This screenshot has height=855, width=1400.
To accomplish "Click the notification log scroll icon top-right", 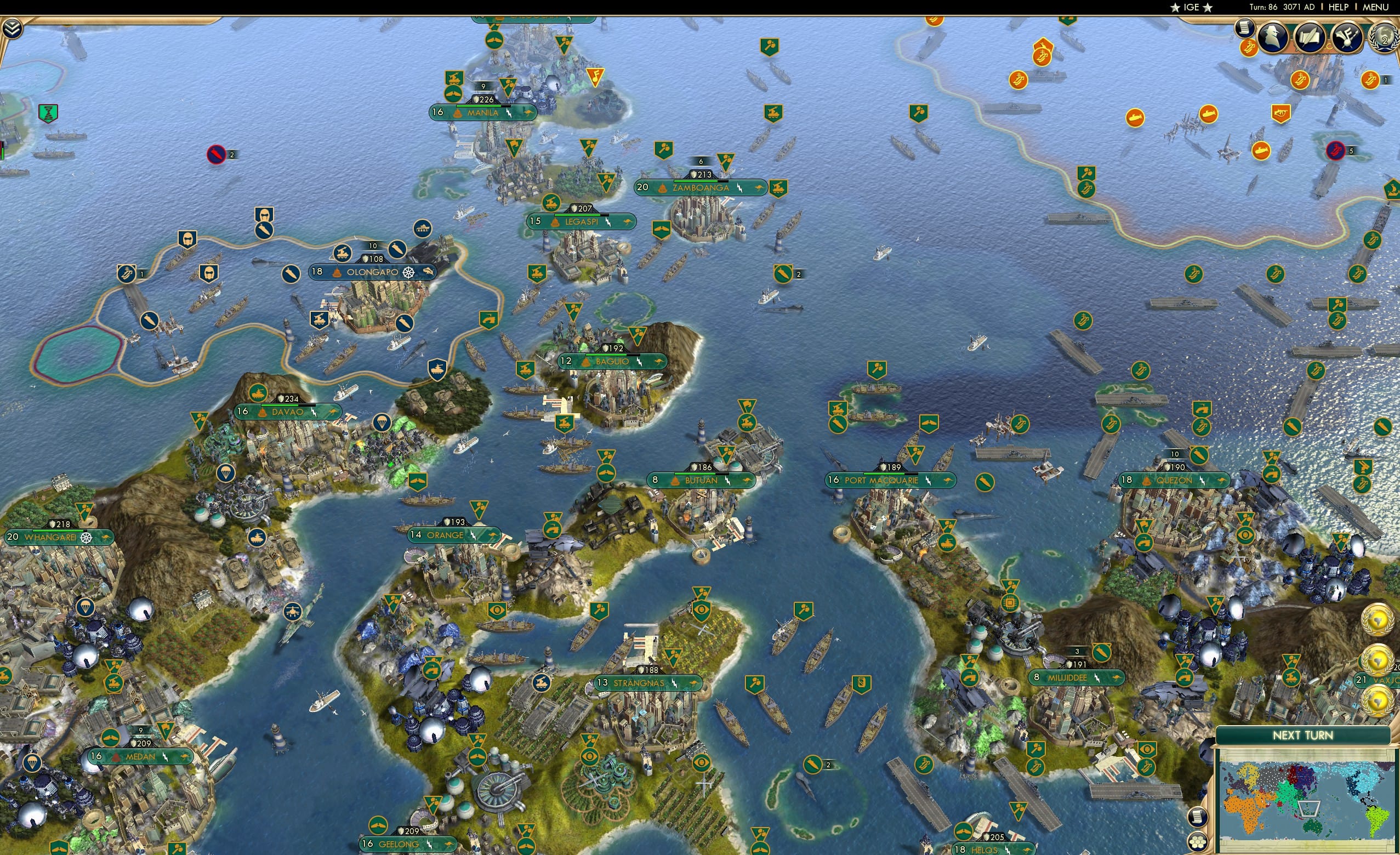I will click(1247, 29).
